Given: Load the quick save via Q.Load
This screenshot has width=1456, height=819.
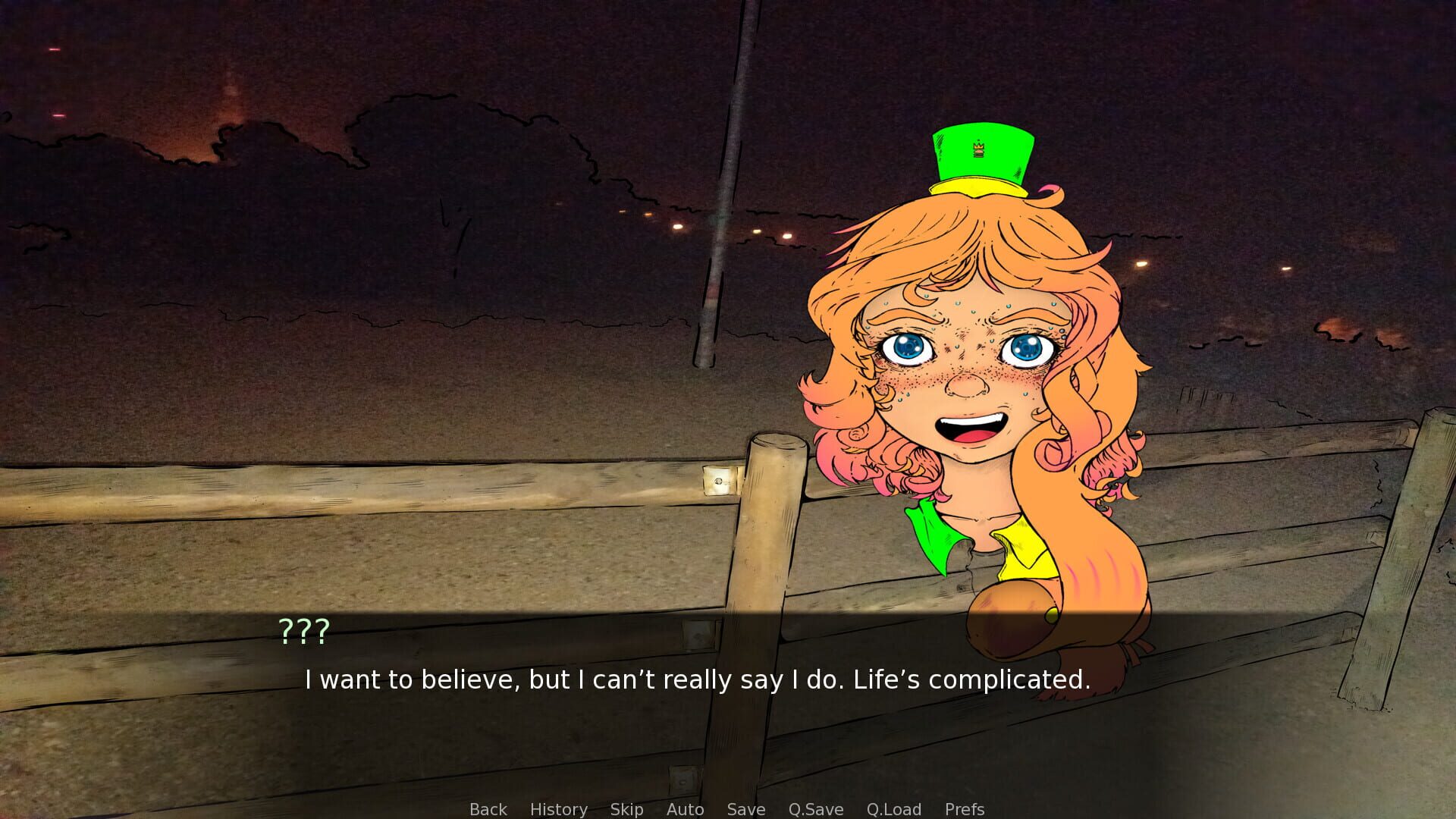Looking at the screenshot, I should pos(894,809).
